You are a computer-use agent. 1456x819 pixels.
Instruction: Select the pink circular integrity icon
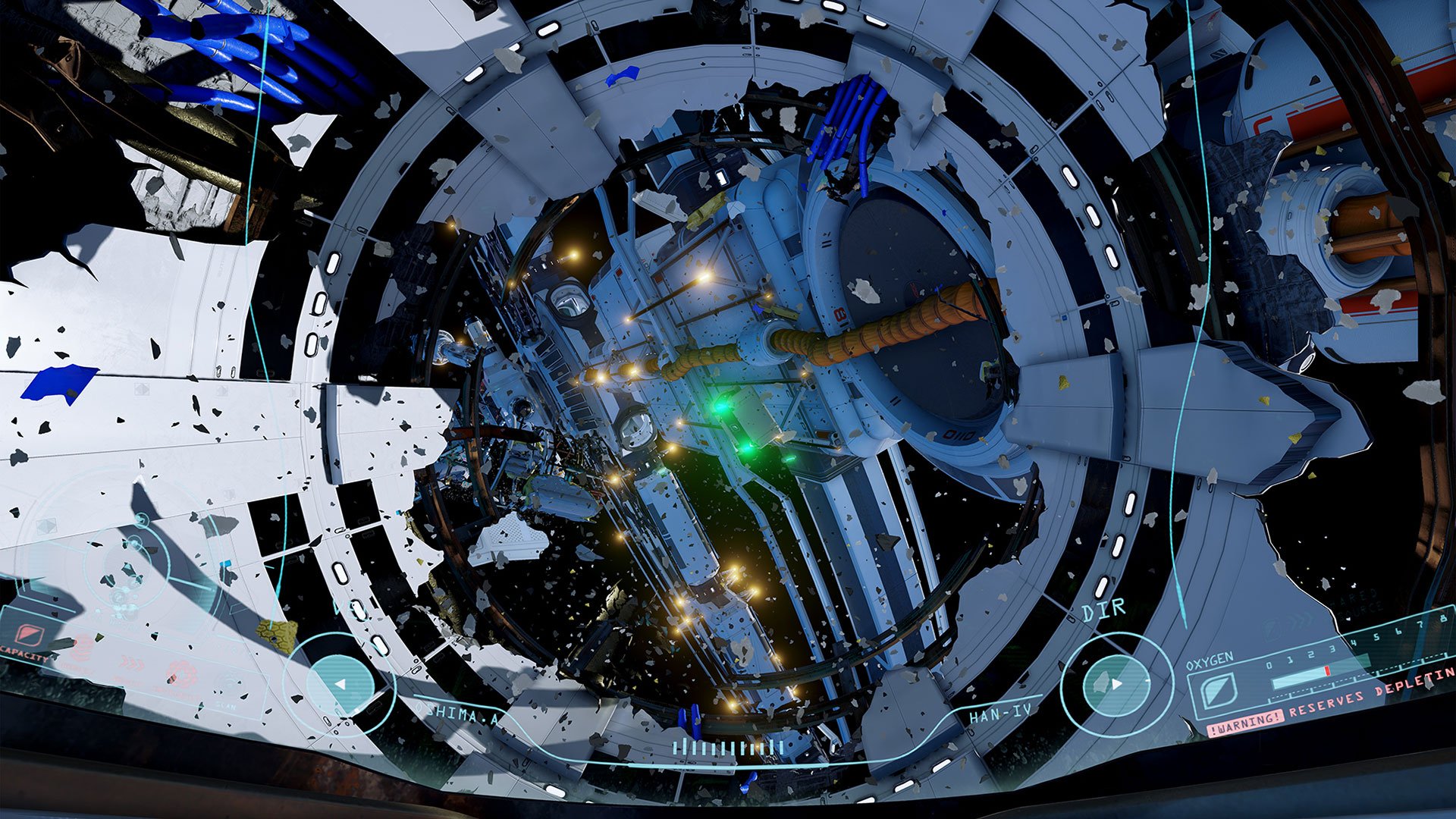(182, 673)
